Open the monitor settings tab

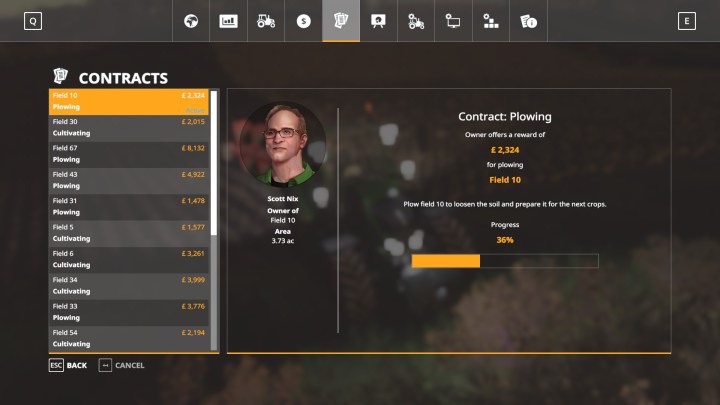(x=453, y=21)
